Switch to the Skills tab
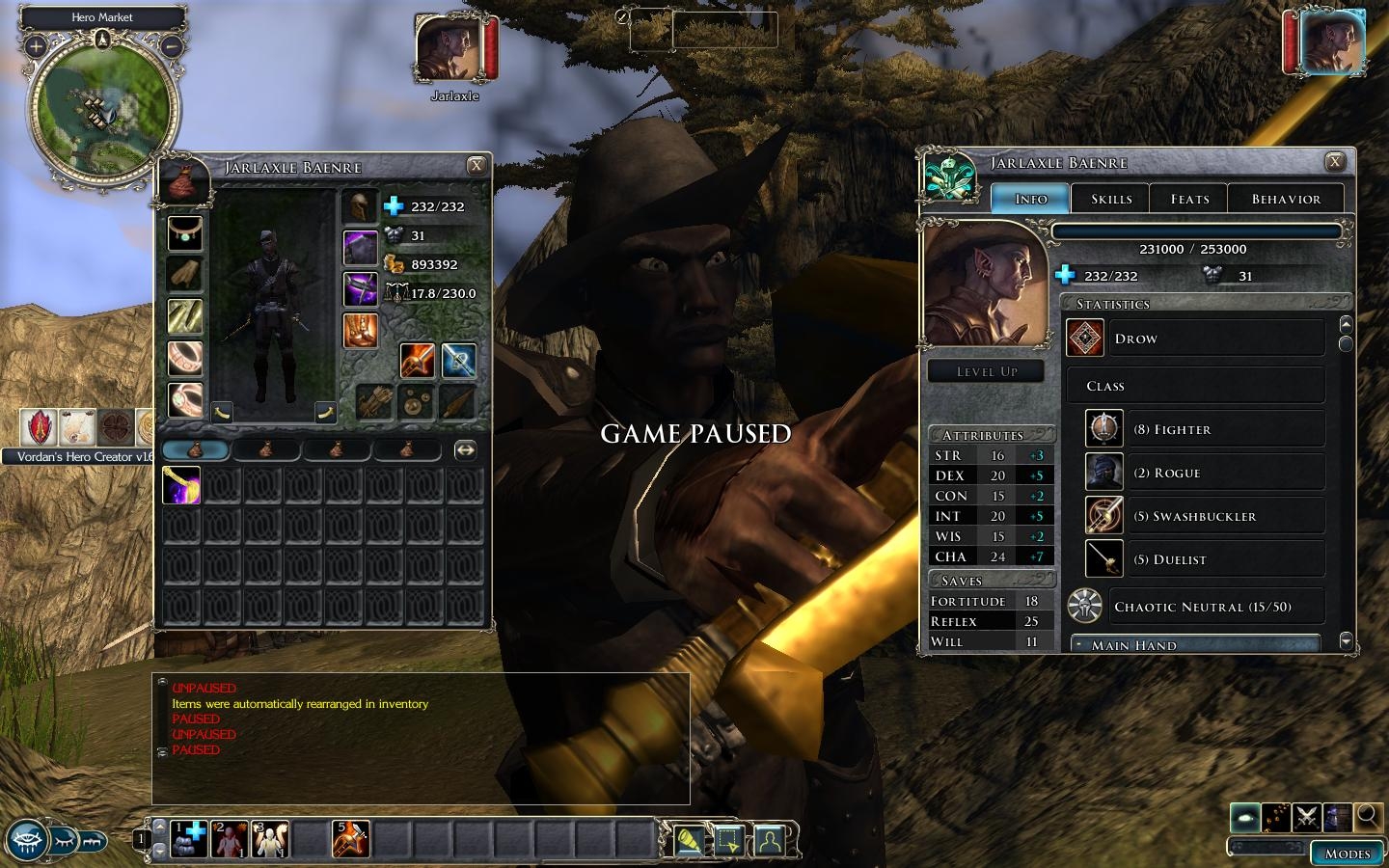The width and height of the screenshot is (1389, 868). [1110, 199]
